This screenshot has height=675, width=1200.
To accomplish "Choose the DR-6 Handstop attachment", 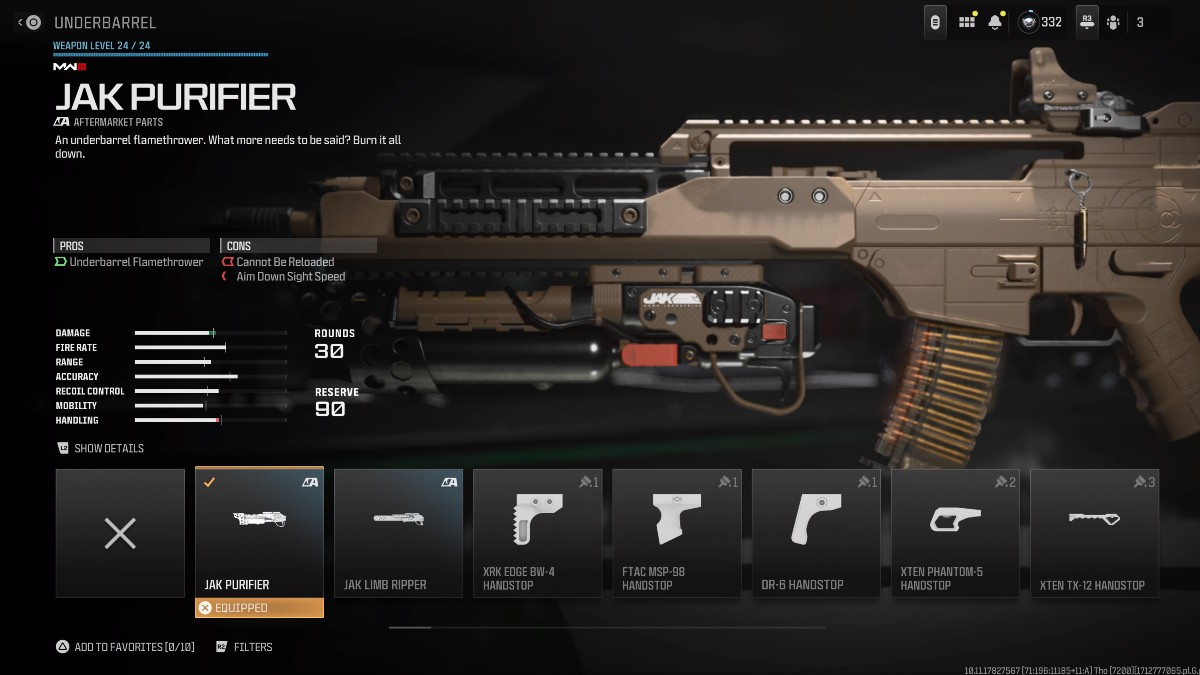I will [x=815, y=533].
